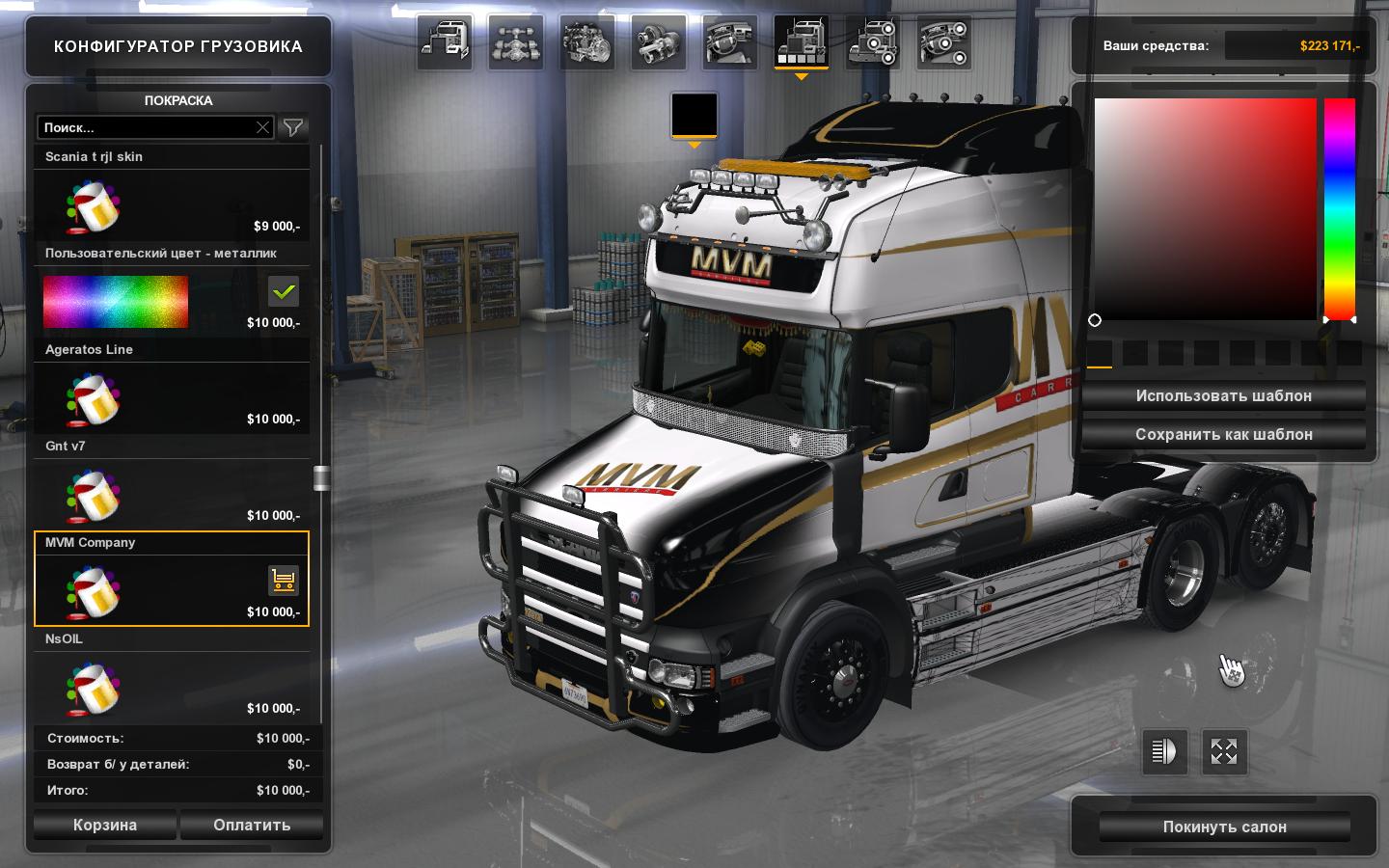Select the paint job category tab
The width and height of the screenshot is (1389, 868).
pyautogui.click(x=801, y=42)
